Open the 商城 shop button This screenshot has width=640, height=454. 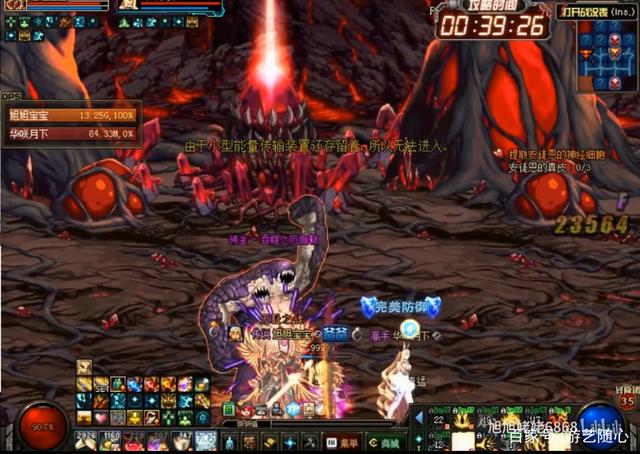tap(382, 442)
